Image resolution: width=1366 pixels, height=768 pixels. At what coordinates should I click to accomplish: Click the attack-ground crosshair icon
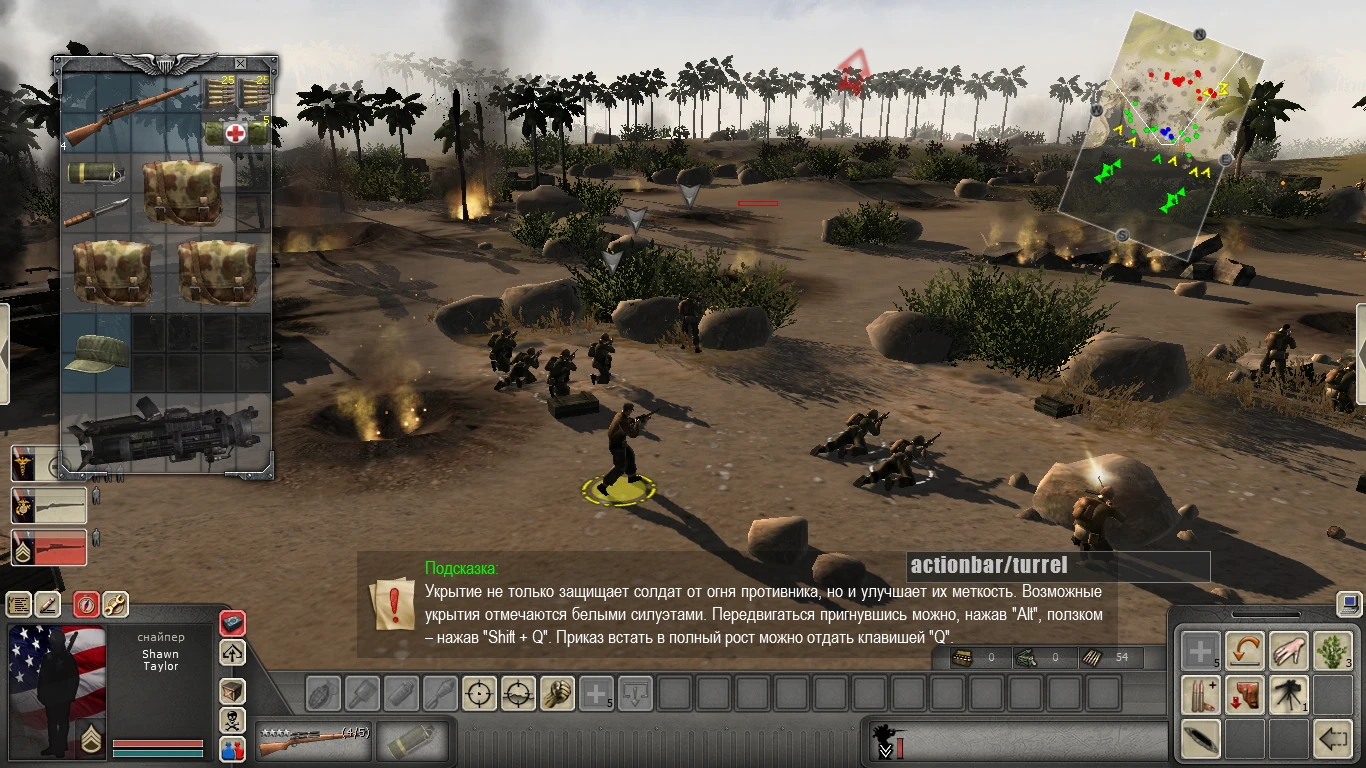pyautogui.click(x=517, y=693)
